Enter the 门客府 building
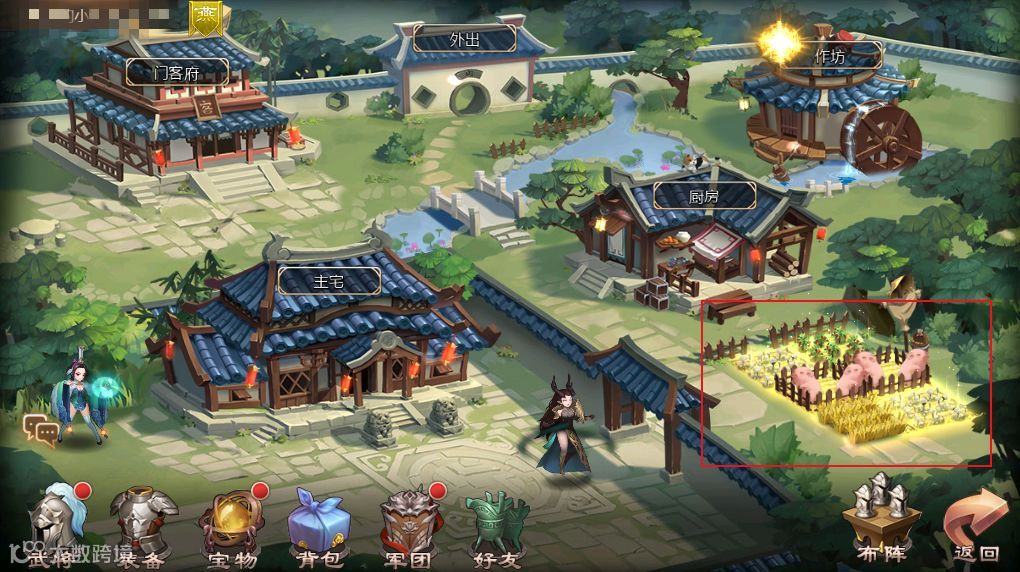This screenshot has width=1020, height=572. (x=177, y=72)
